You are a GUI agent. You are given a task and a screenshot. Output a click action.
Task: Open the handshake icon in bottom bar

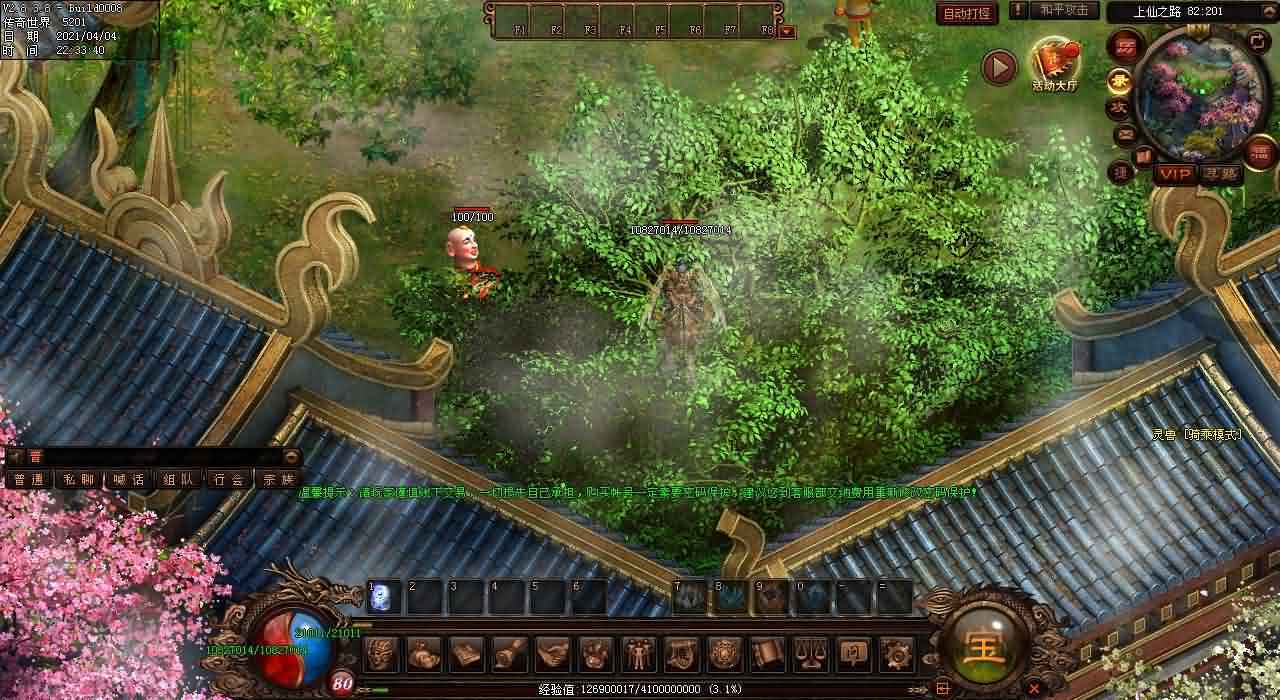point(552,654)
